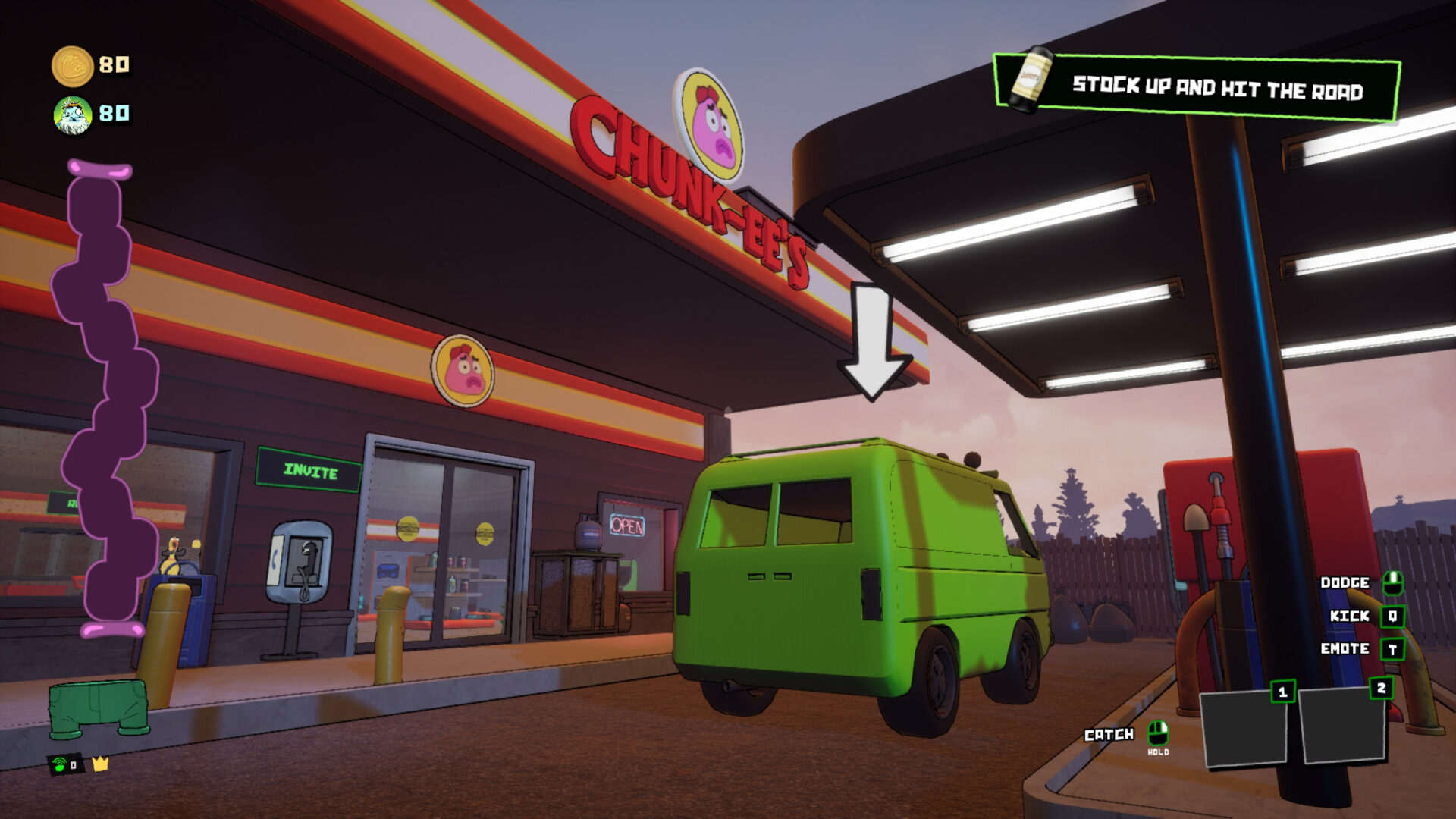
Task: Click the yellow crown host icon
Action: click(x=100, y=764)
